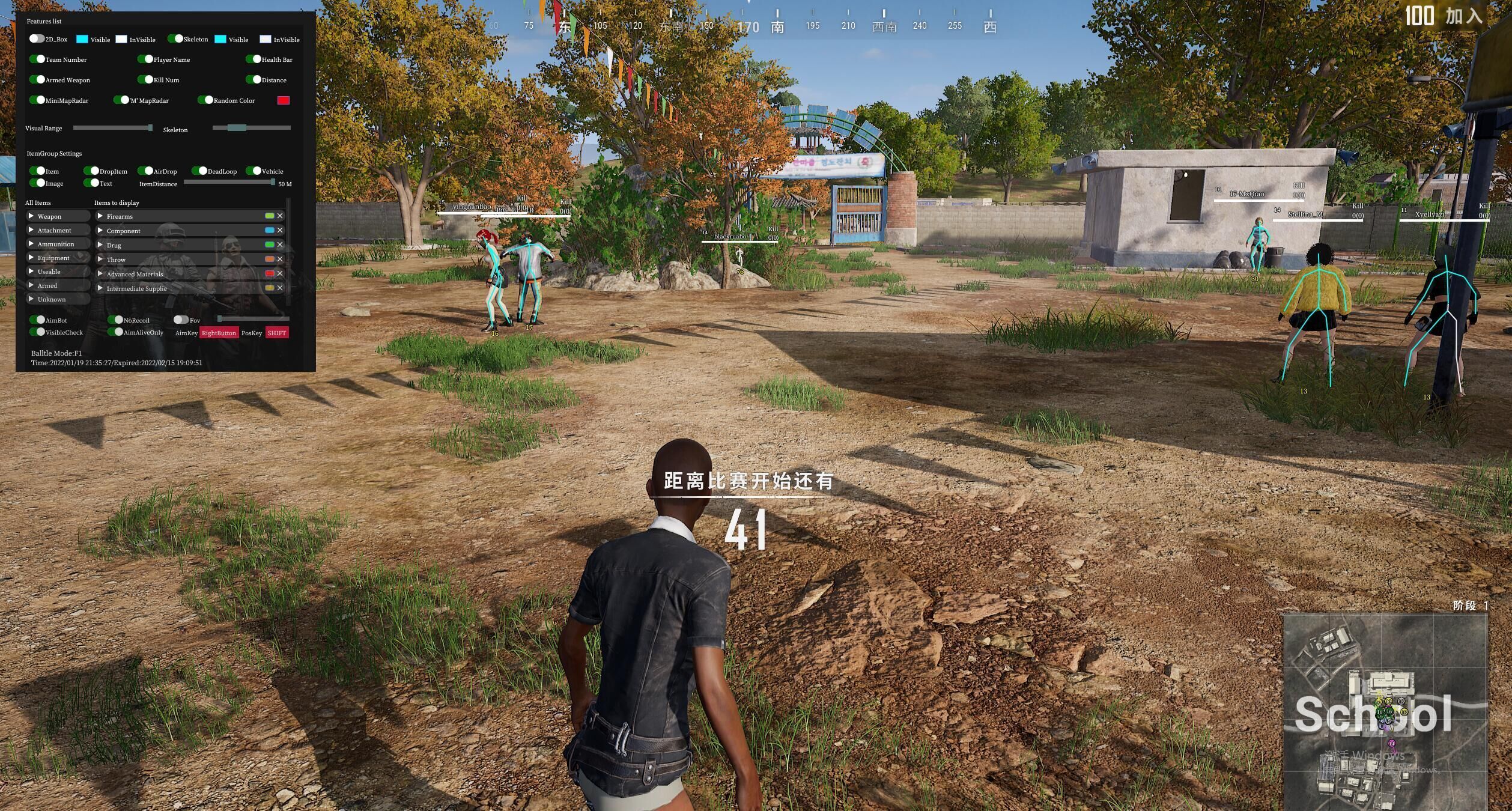Turn off the Team Number toggle
This screenshot has height=811, width=1512.
(37, 59)
